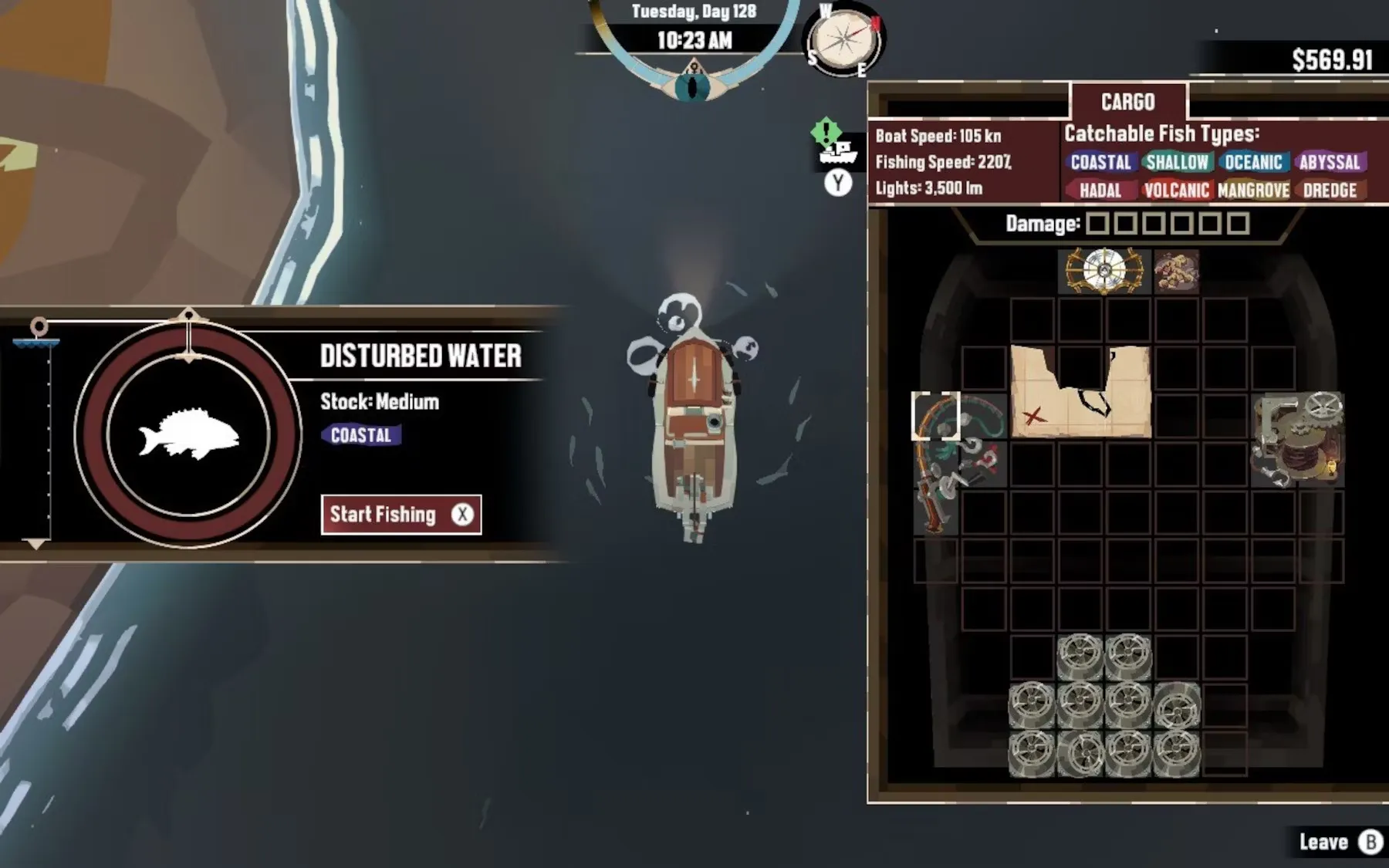Click the Coastal tag under Disturbed Water
1389x868 pixels.
tap(361, 435)
